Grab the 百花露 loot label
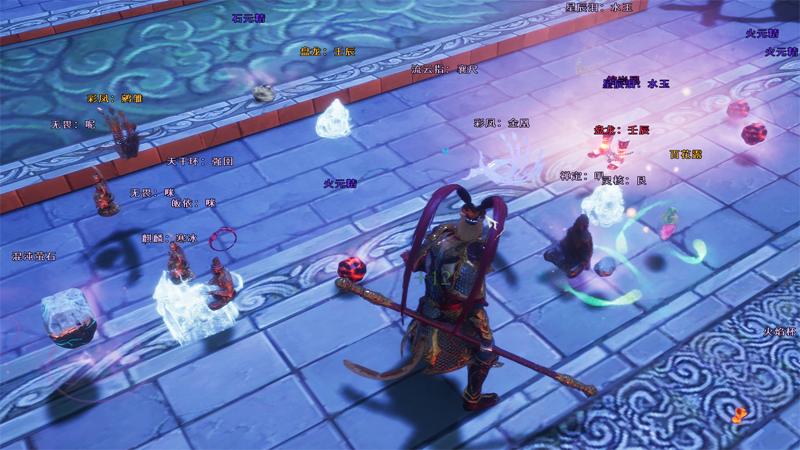 click(686, 155)
